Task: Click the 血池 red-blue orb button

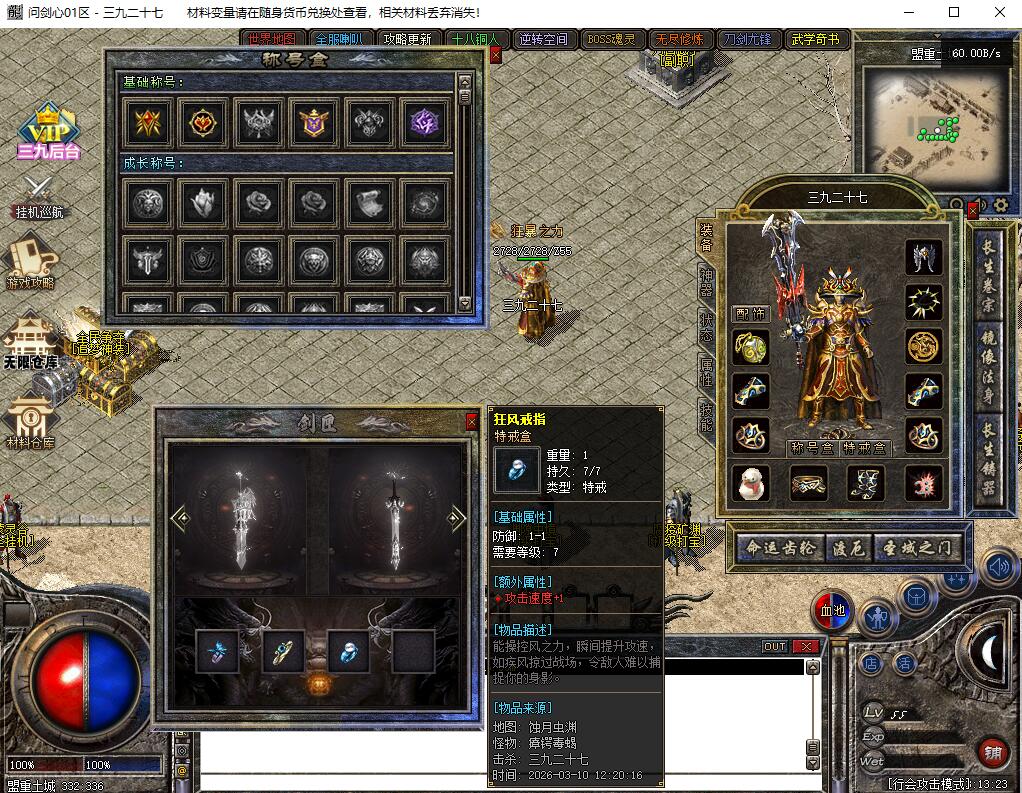Action: [831, 611]
